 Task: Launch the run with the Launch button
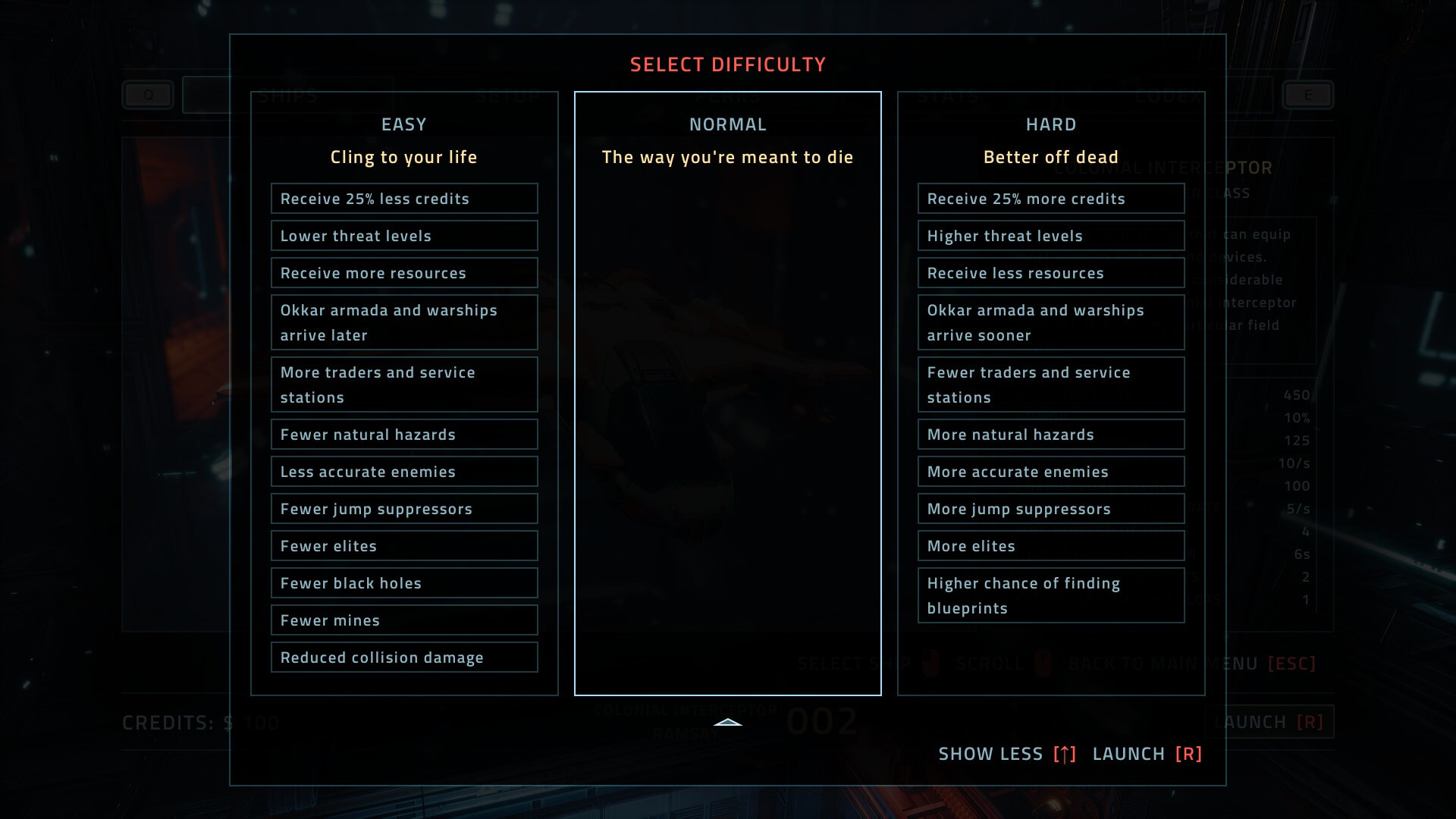tap(1147, 754)
